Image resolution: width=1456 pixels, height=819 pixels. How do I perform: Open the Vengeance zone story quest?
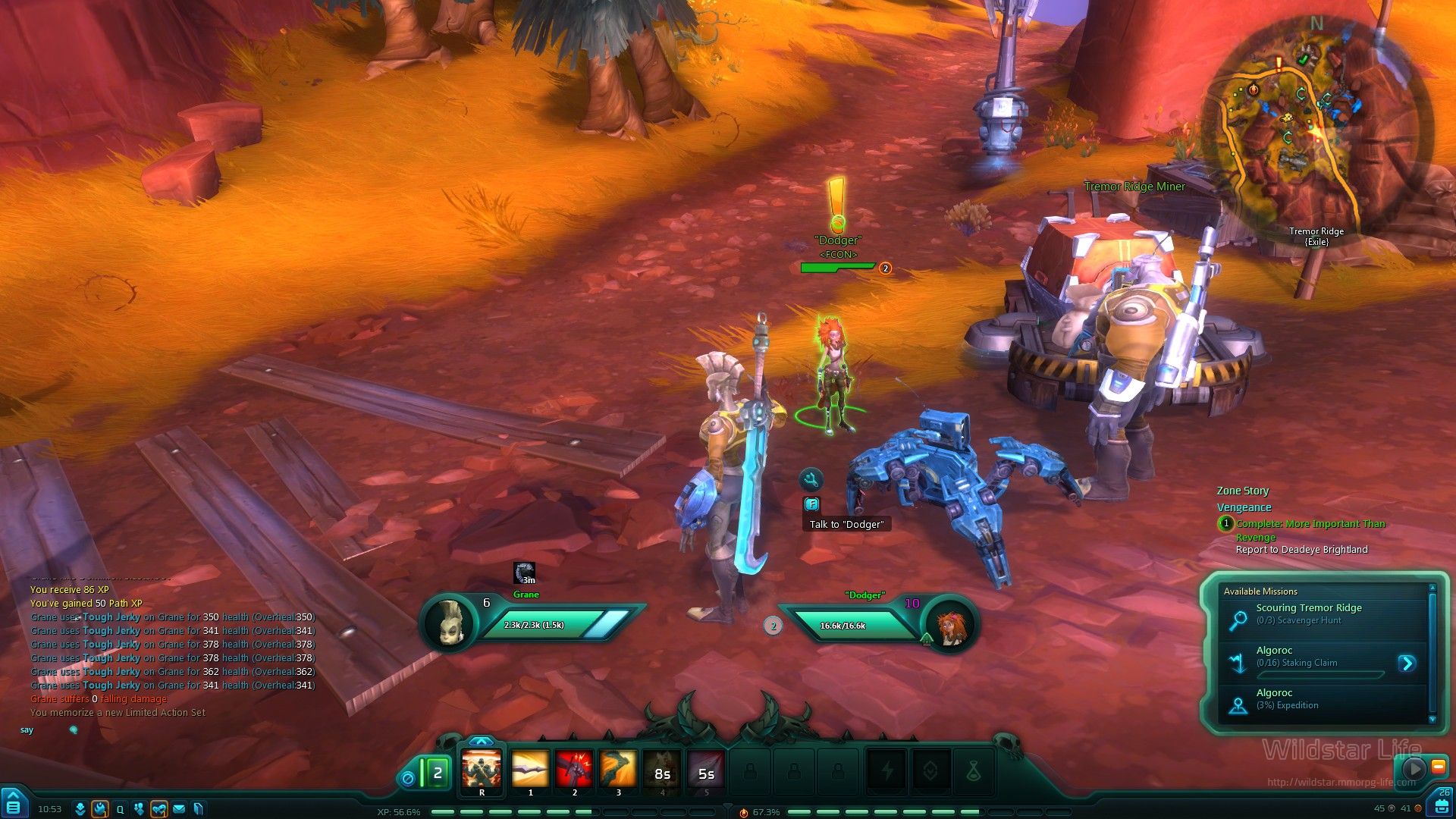[1244, 507]
